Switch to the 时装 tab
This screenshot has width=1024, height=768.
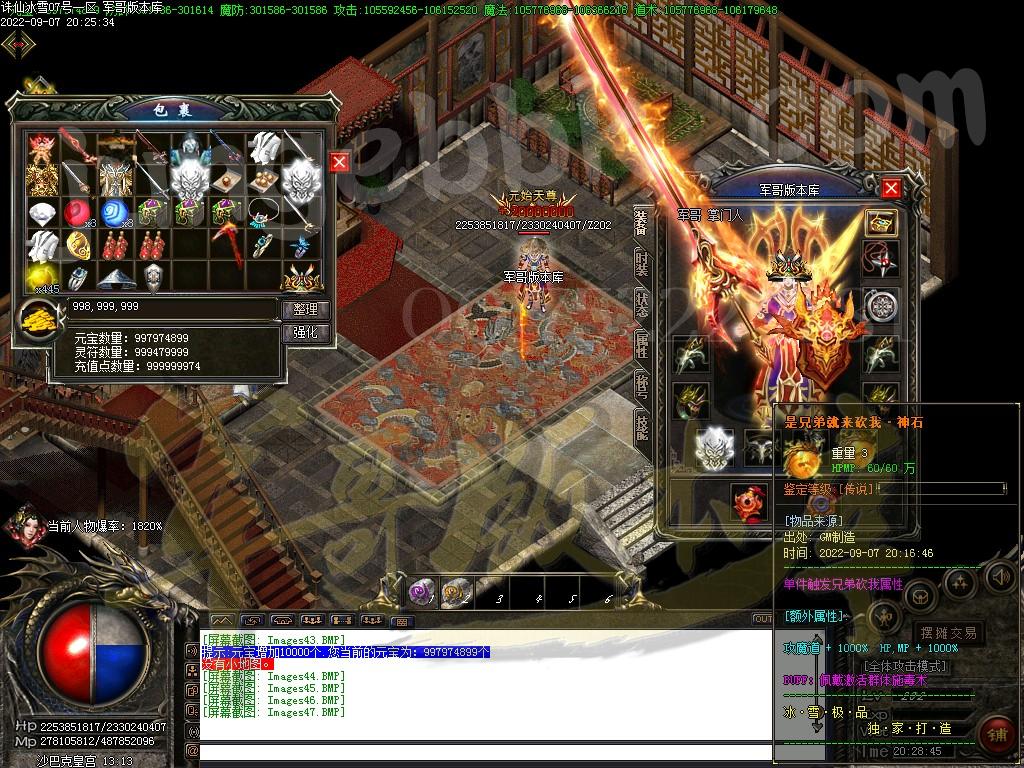point(641,263)
